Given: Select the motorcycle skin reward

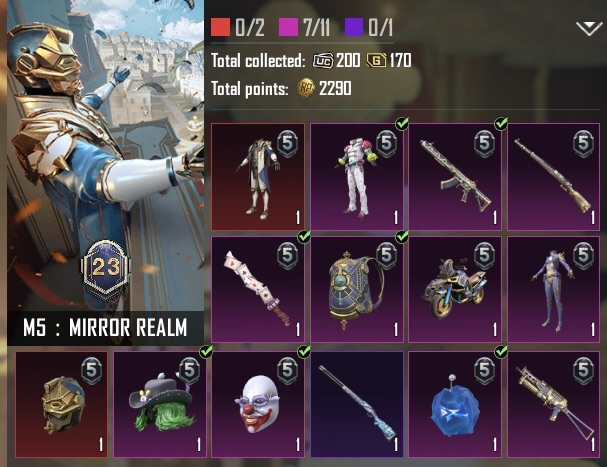Looking at the screenshot, I should coord(454,288).
